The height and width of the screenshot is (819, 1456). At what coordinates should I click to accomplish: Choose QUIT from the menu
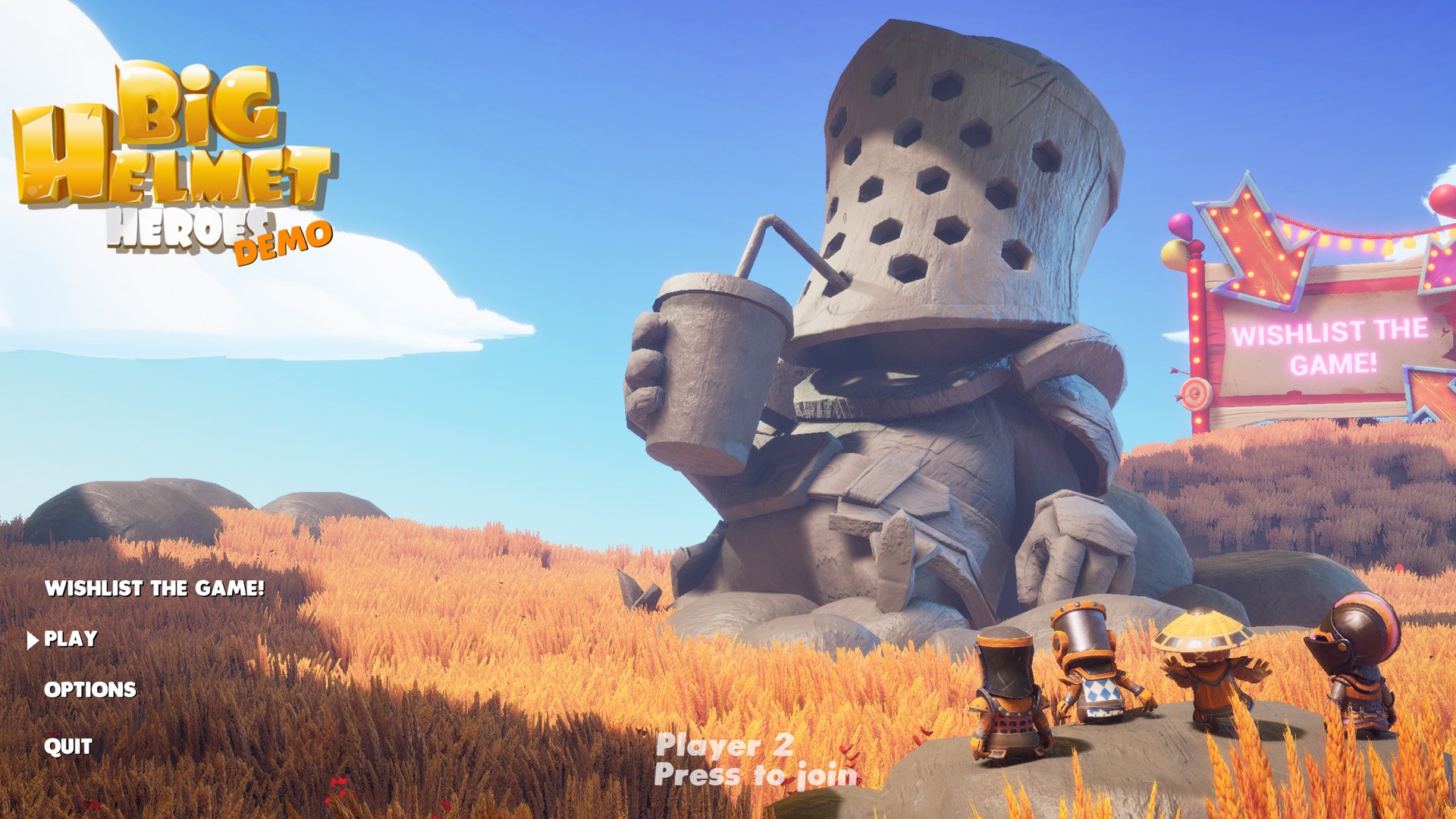point(67,747)
